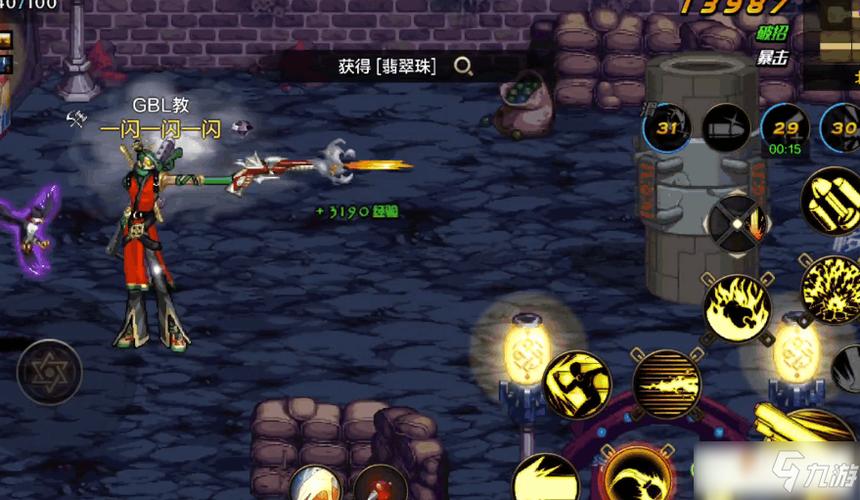Viewport: 860px width, 500px height.
Task: Use the red potion consumable slot
Action: click(381, 486)
